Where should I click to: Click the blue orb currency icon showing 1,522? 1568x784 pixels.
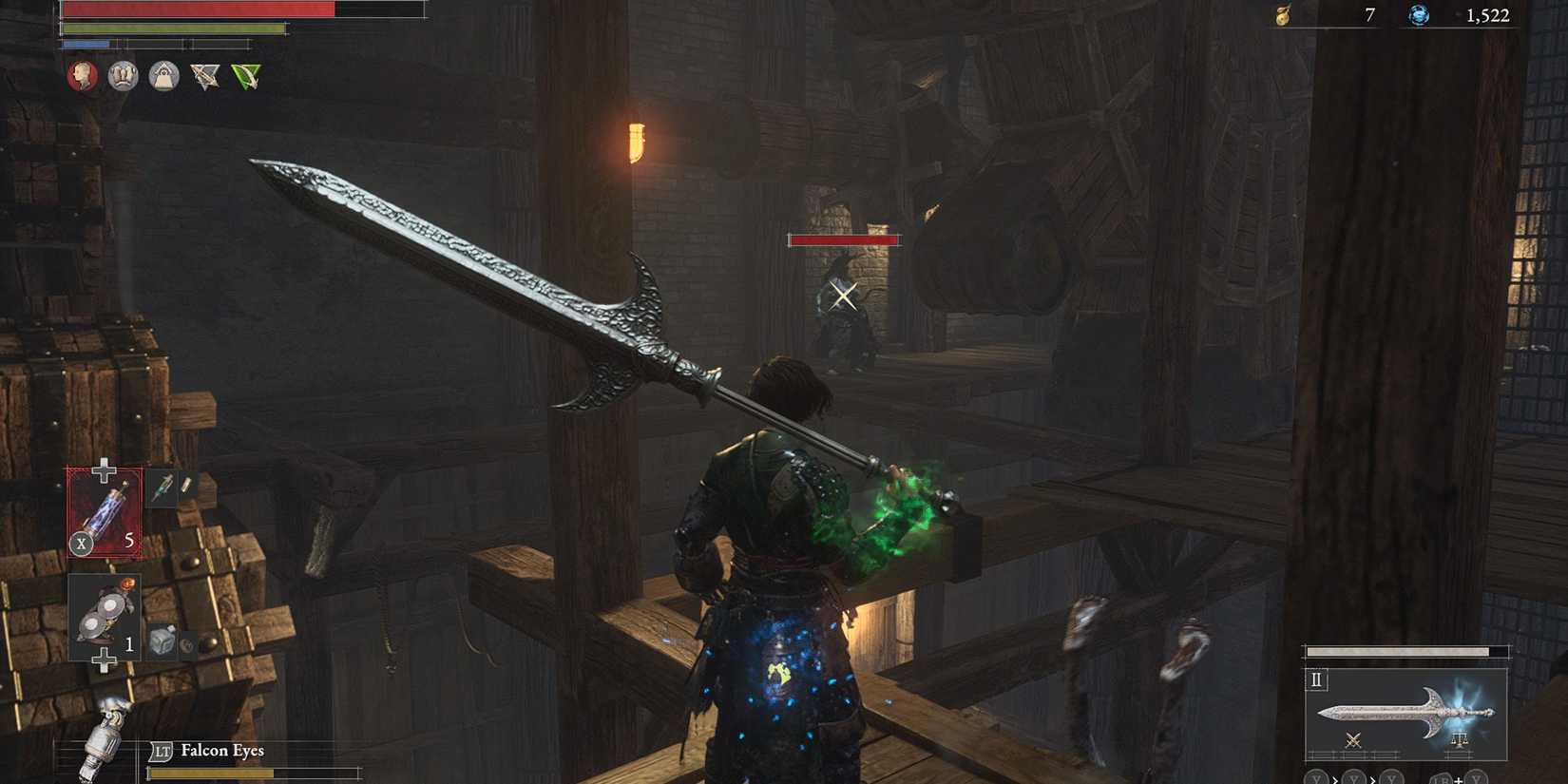1418,15
